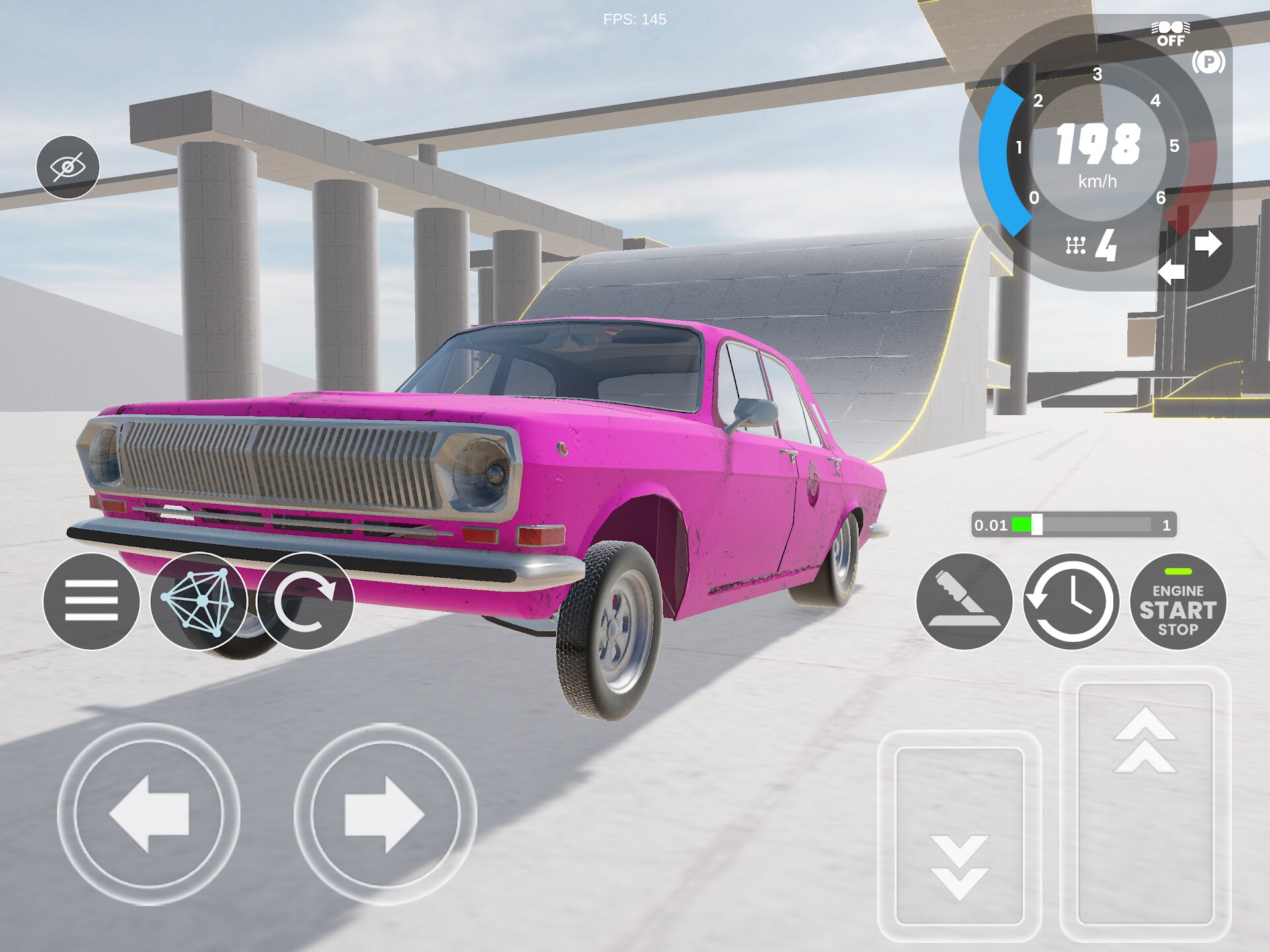Steer right with the right arrow button

385,814
